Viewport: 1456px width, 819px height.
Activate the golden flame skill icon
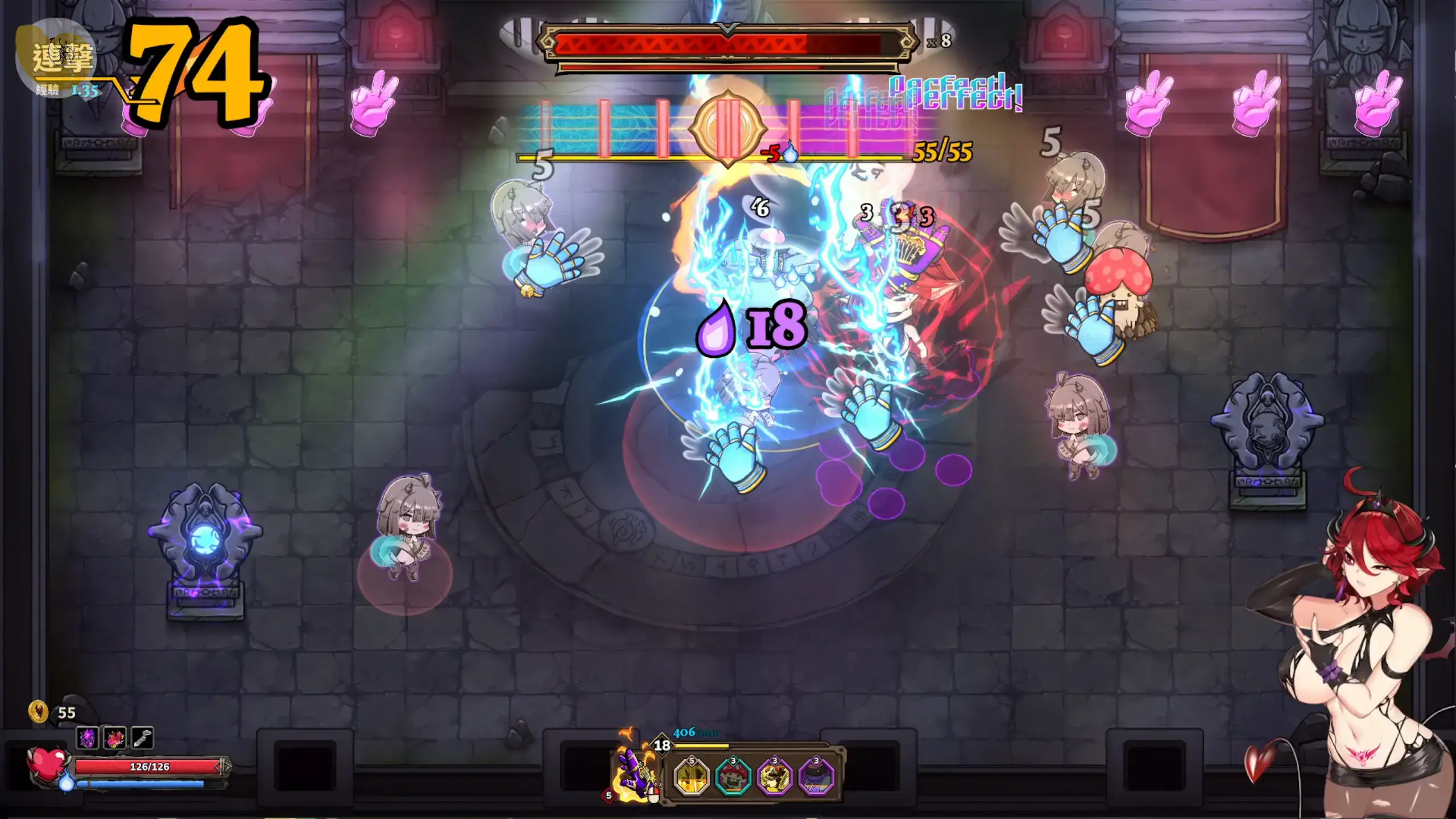tap(691, 776)
